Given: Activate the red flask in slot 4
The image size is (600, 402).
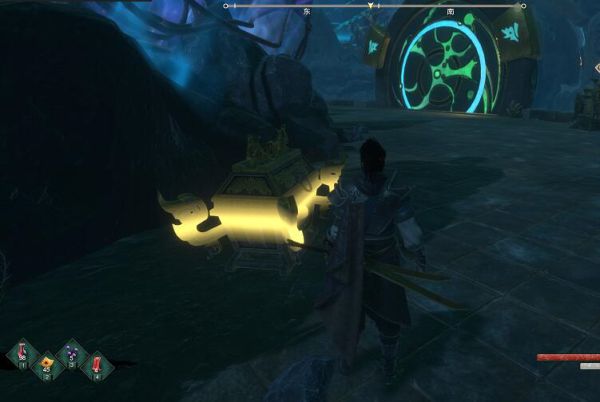Looking at the screenshot, I should pos(97,366).
